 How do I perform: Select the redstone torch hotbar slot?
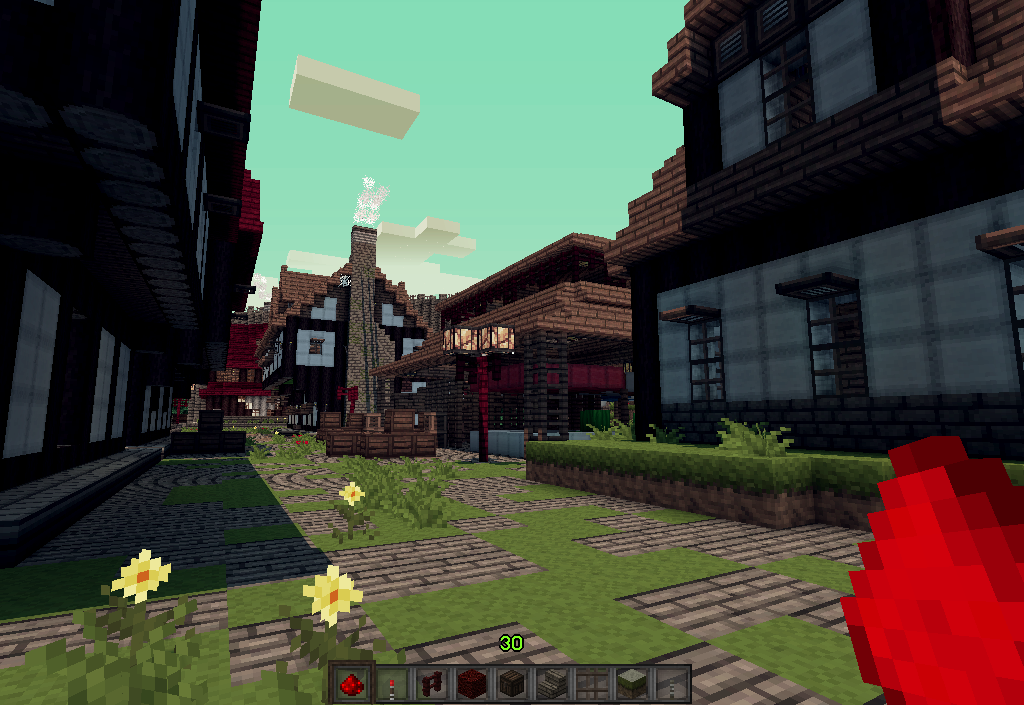(392, 685)
